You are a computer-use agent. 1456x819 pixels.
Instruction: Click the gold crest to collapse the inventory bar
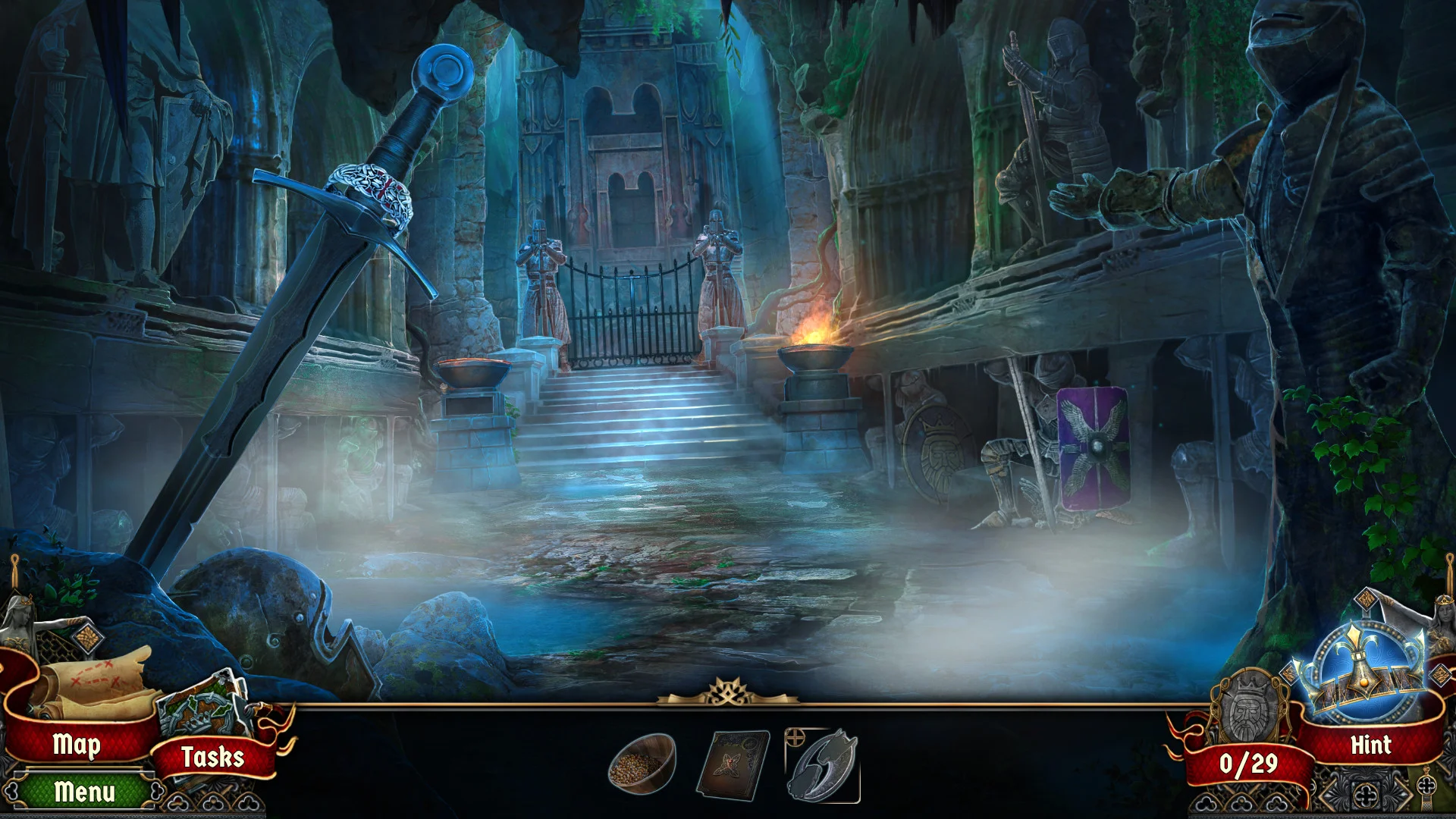pyautogui.click(x=727, y=693)
